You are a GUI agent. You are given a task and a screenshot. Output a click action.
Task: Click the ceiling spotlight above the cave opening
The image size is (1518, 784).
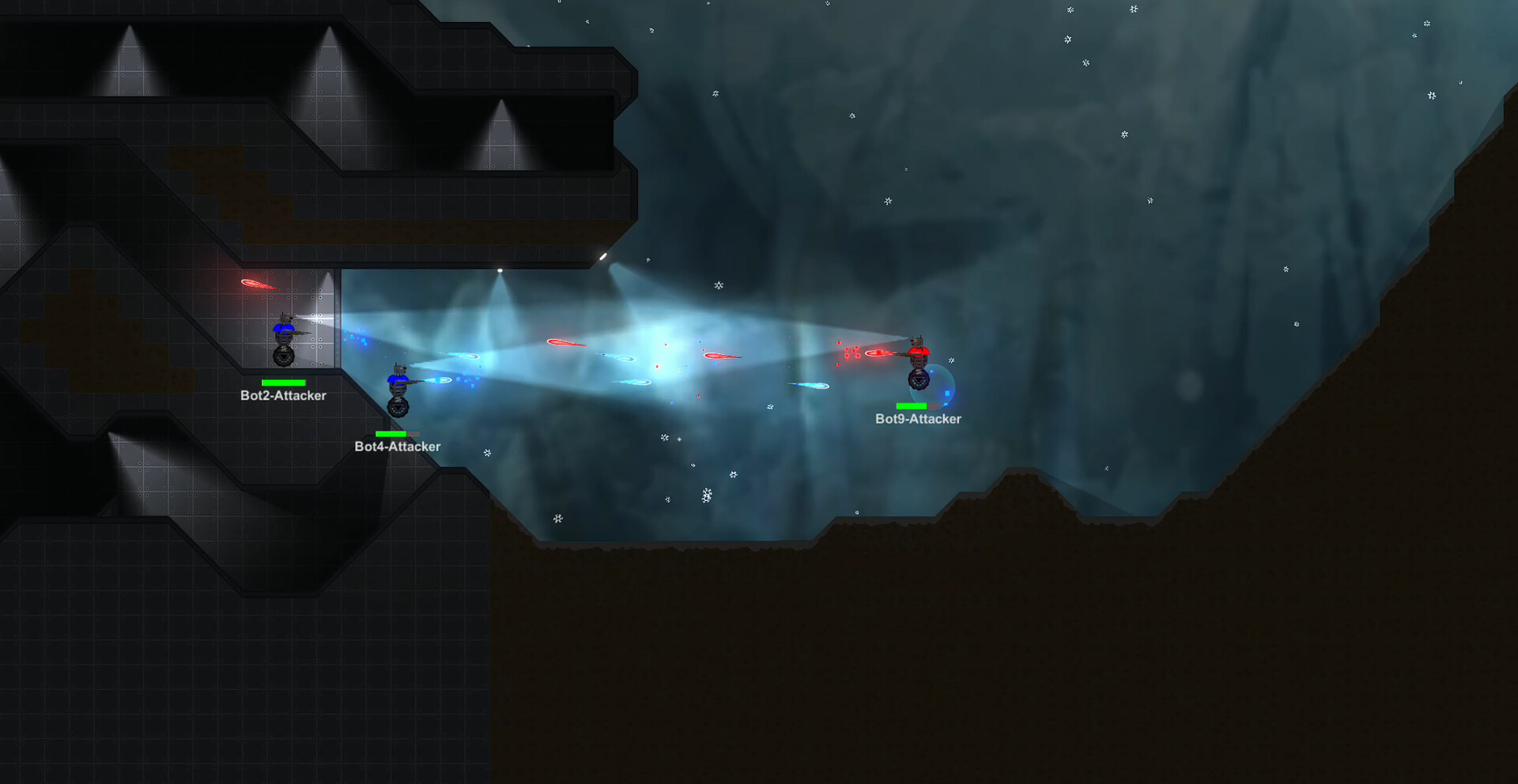click(x=501, y=270)
